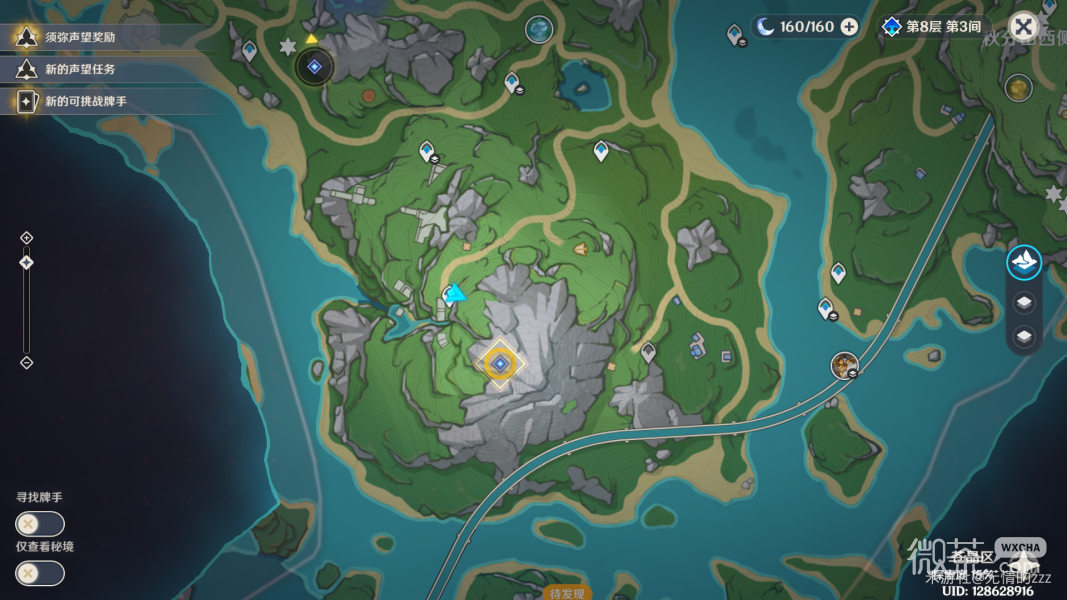
Task: Select the highlighted surface map layer button
Action: [x=1024, y=263]
